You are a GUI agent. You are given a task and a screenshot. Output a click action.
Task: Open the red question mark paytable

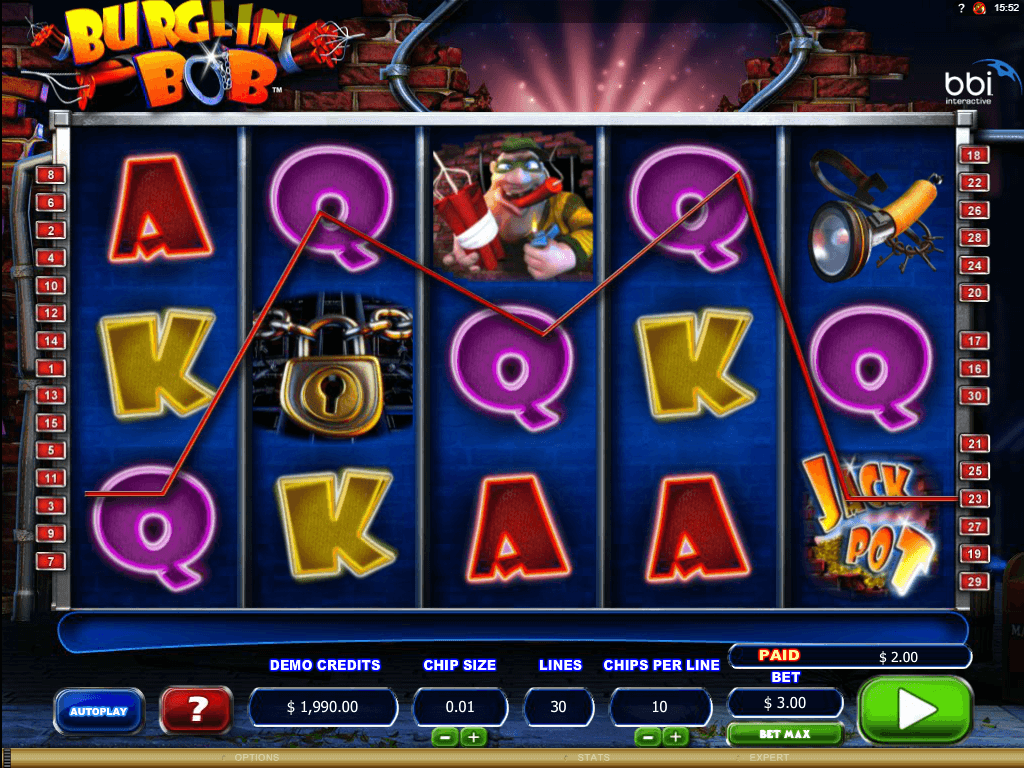[x=197, y=709]
